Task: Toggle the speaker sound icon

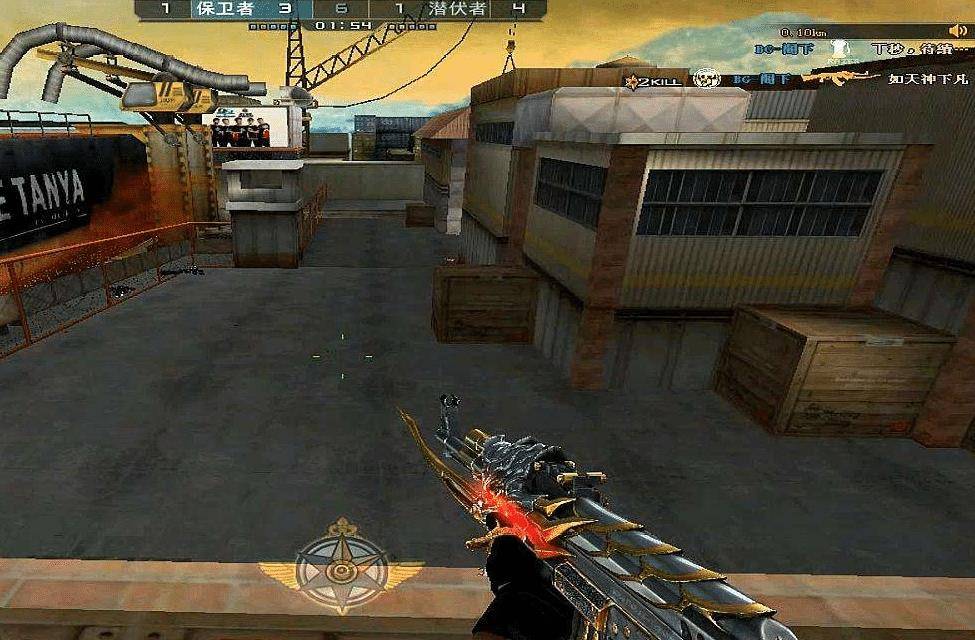Action: tap(957, 31)
